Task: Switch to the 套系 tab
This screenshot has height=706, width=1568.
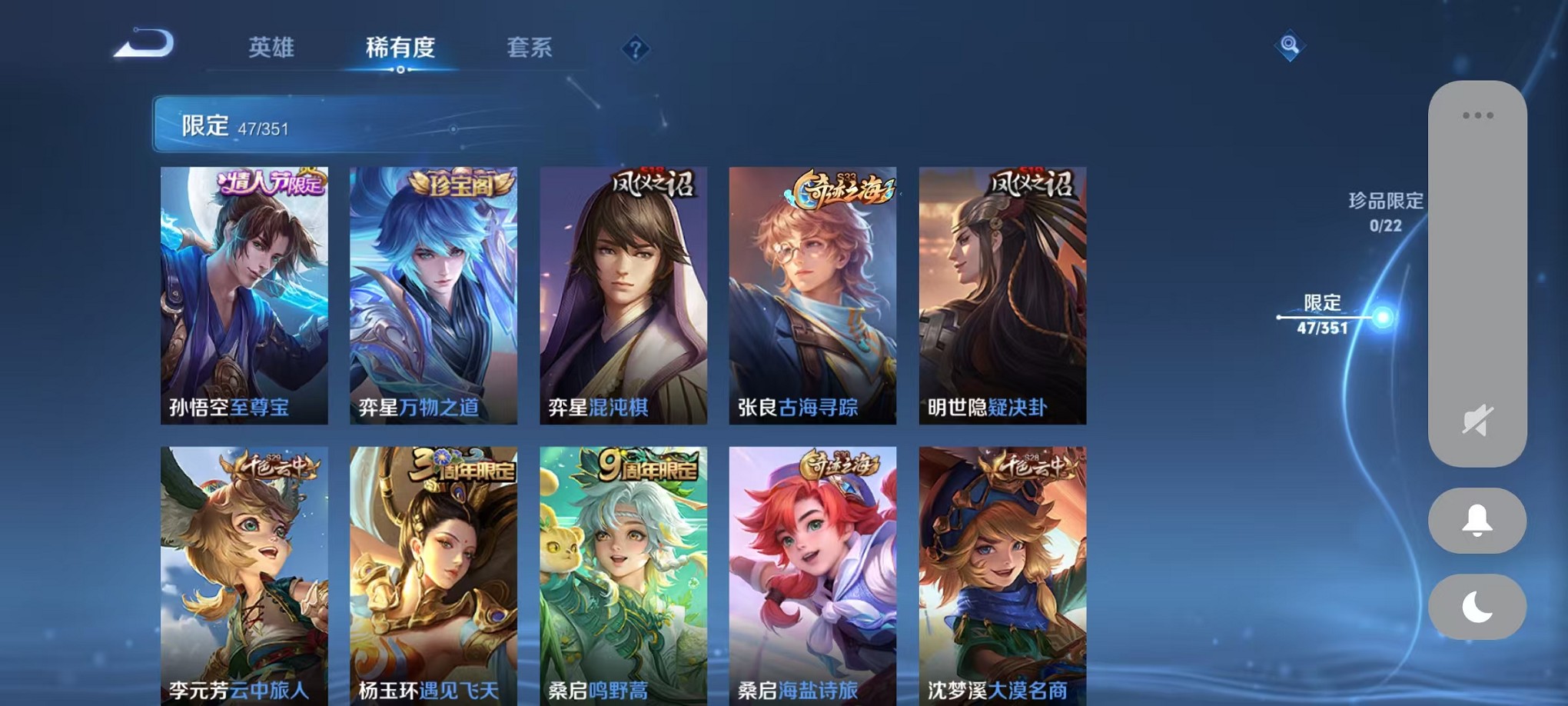Action: [529, 48]
